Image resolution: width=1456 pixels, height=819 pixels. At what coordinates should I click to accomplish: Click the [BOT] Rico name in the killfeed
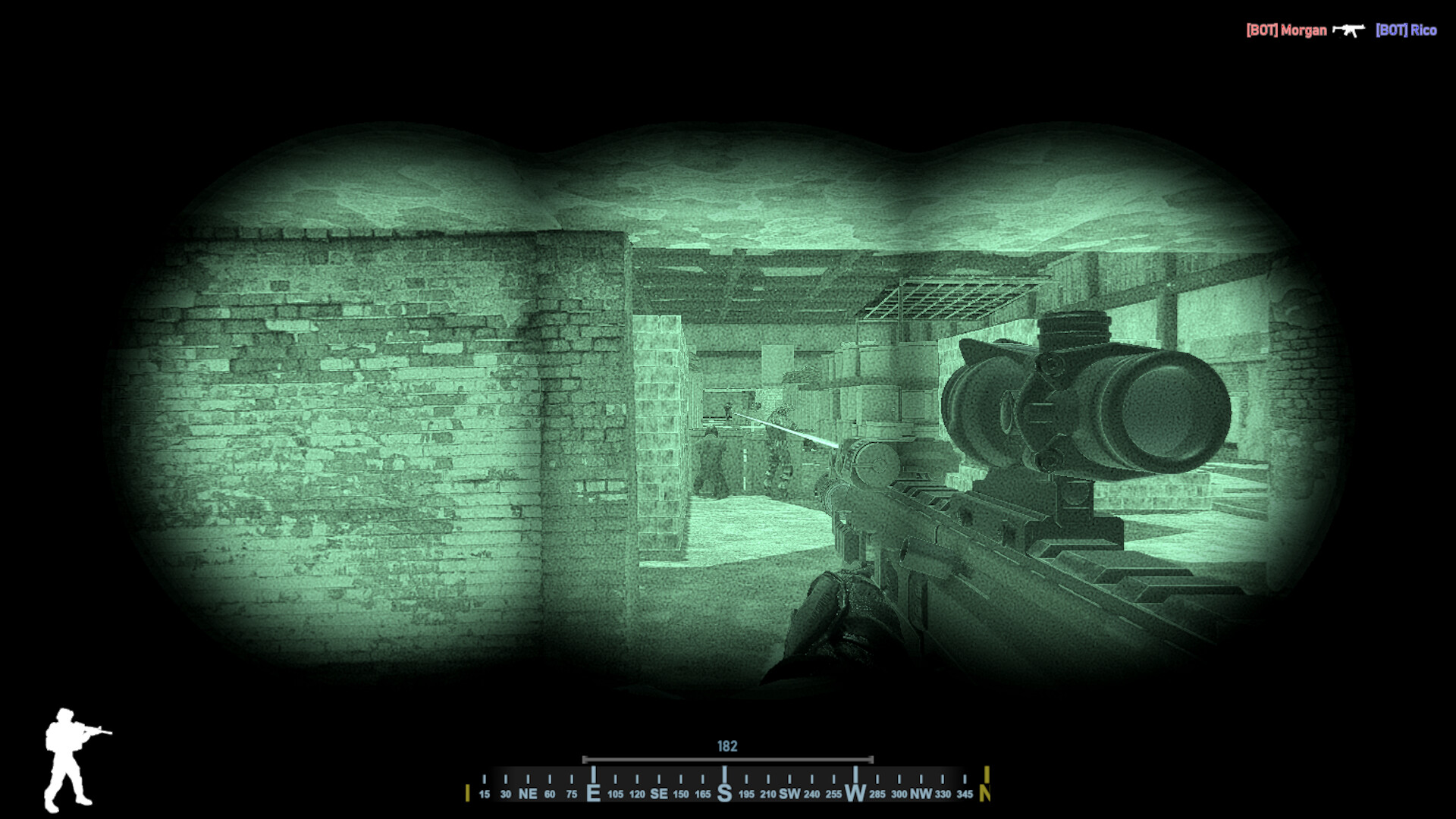[1404, 30]
